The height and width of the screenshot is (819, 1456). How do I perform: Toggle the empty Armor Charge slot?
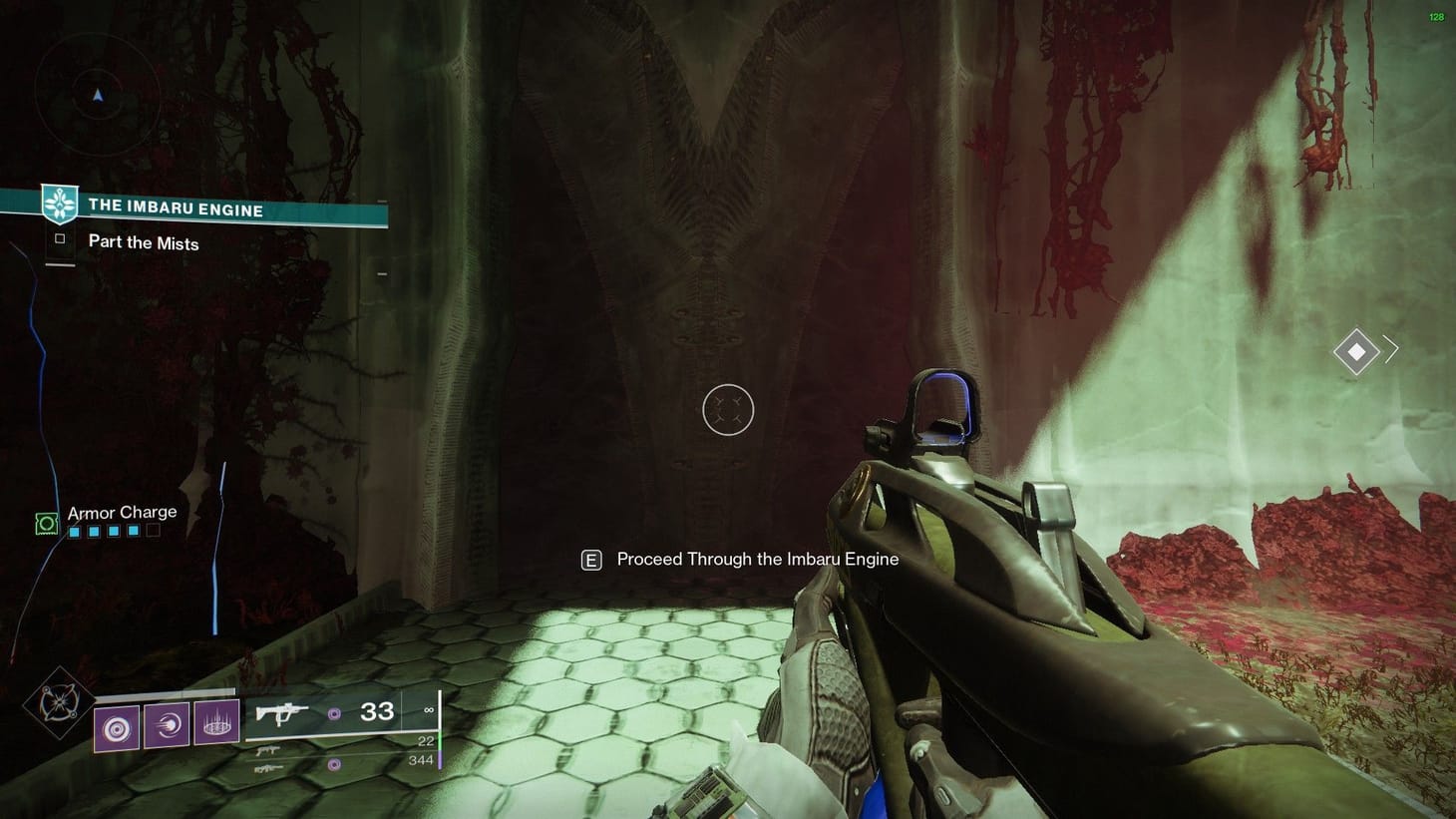153,532
